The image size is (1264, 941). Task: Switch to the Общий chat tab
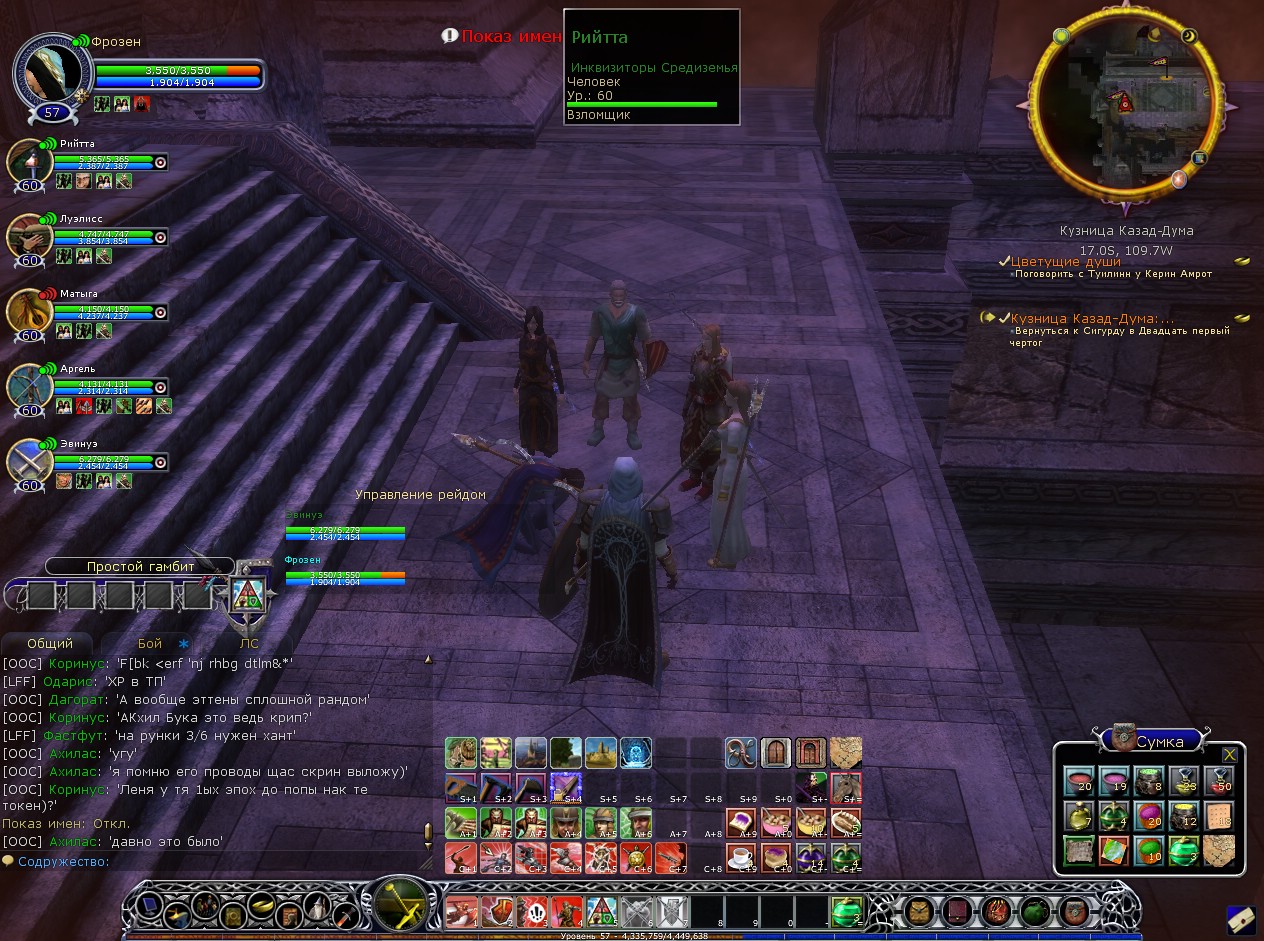(50, 645)
